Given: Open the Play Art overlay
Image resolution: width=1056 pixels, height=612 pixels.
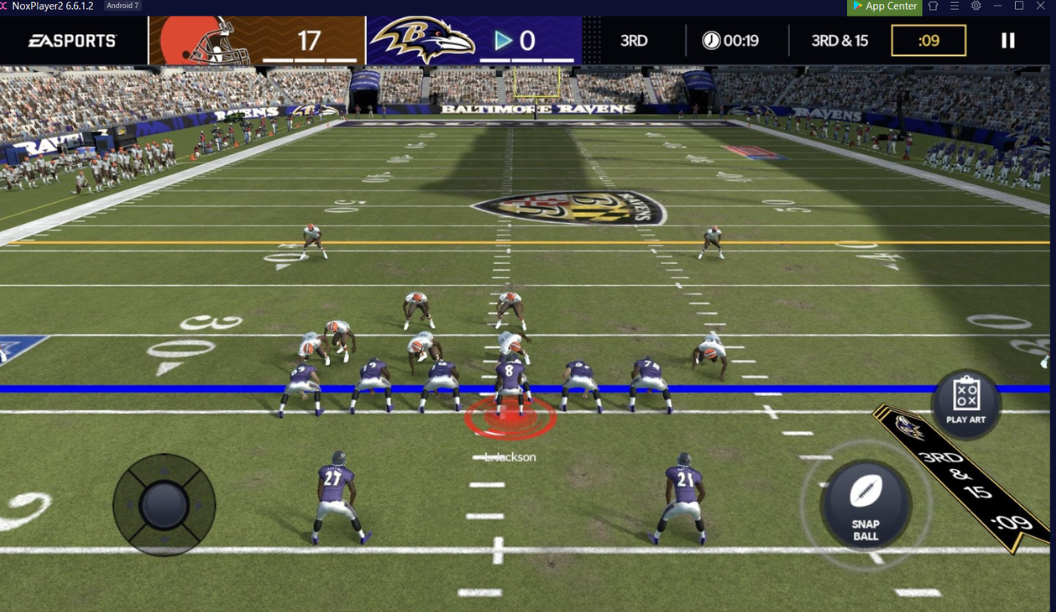Looking at the screenshot, I should click(965, 402).
